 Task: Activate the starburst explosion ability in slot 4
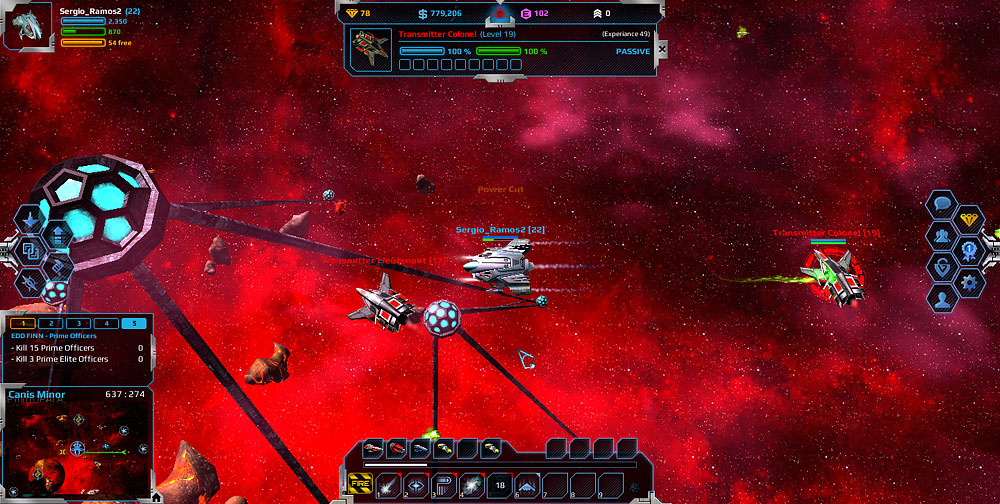[471, 485]
